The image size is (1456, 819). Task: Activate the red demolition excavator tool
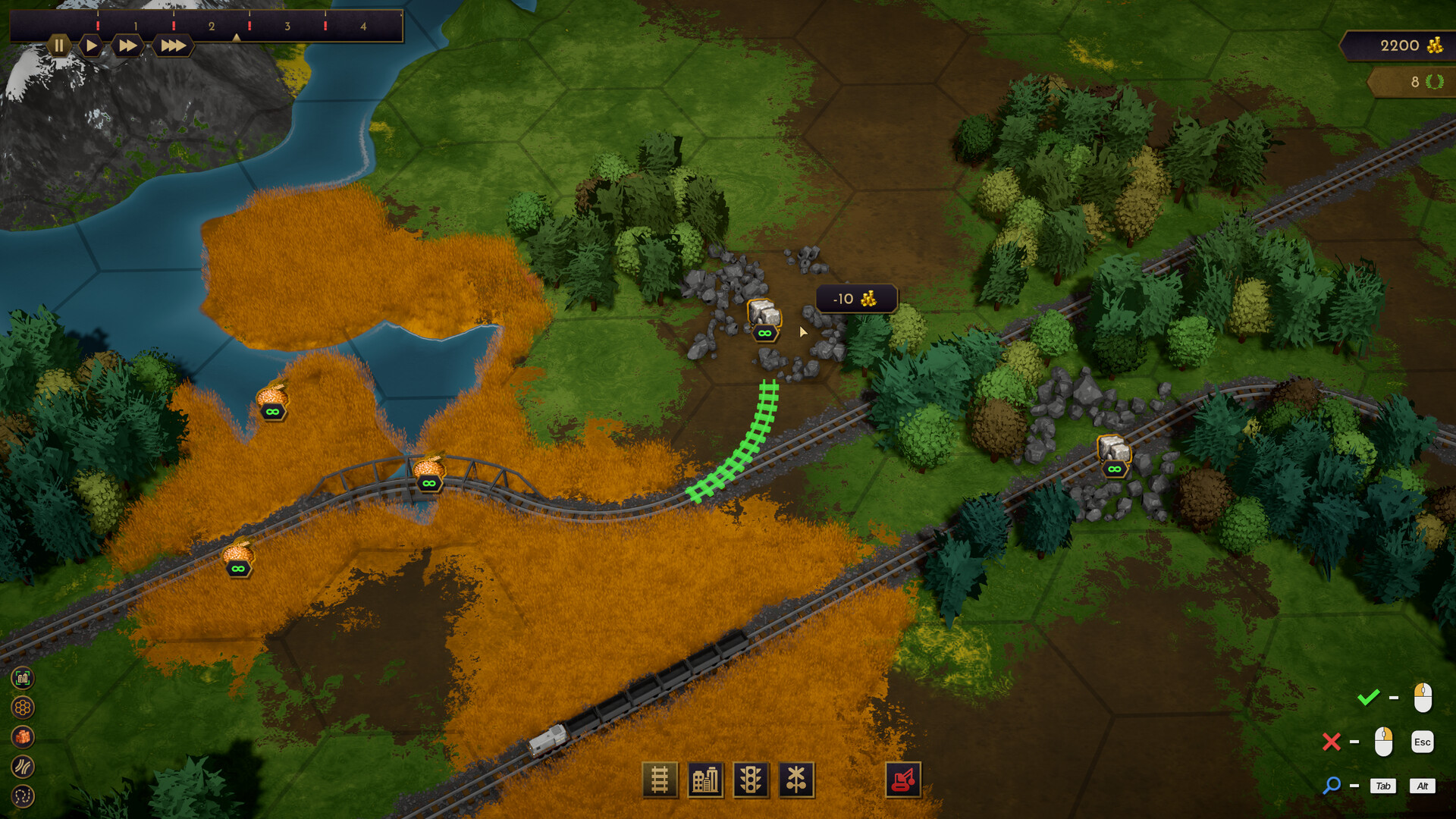point(903,780)
